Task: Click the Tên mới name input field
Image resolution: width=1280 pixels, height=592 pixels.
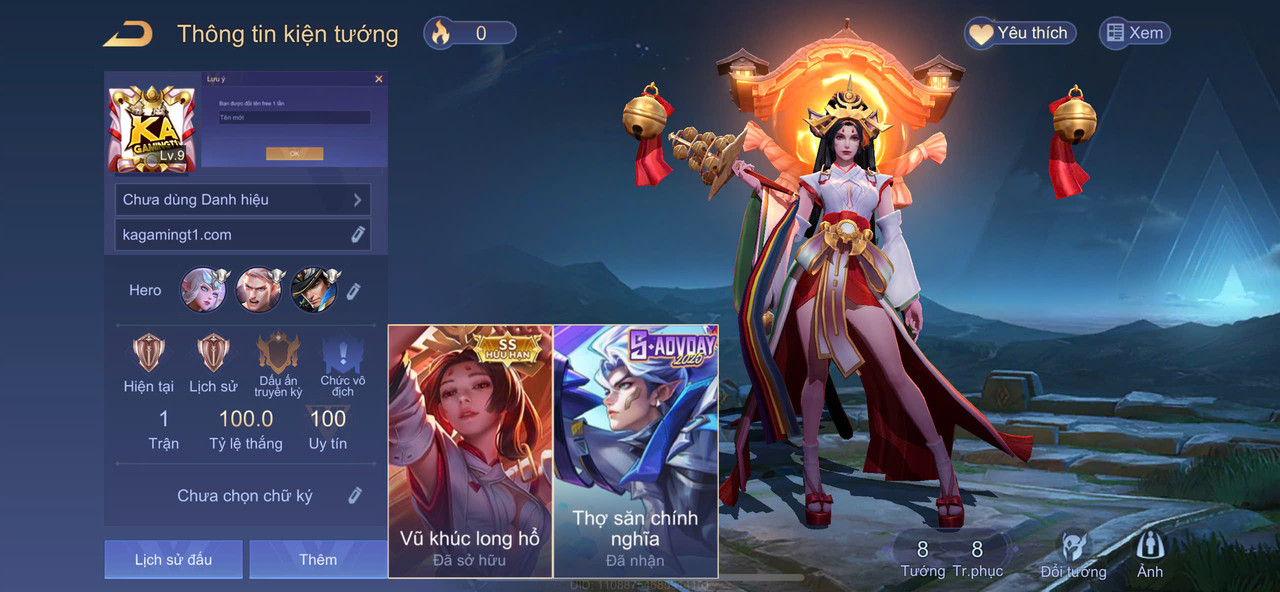Action: (x=294, y=118)
